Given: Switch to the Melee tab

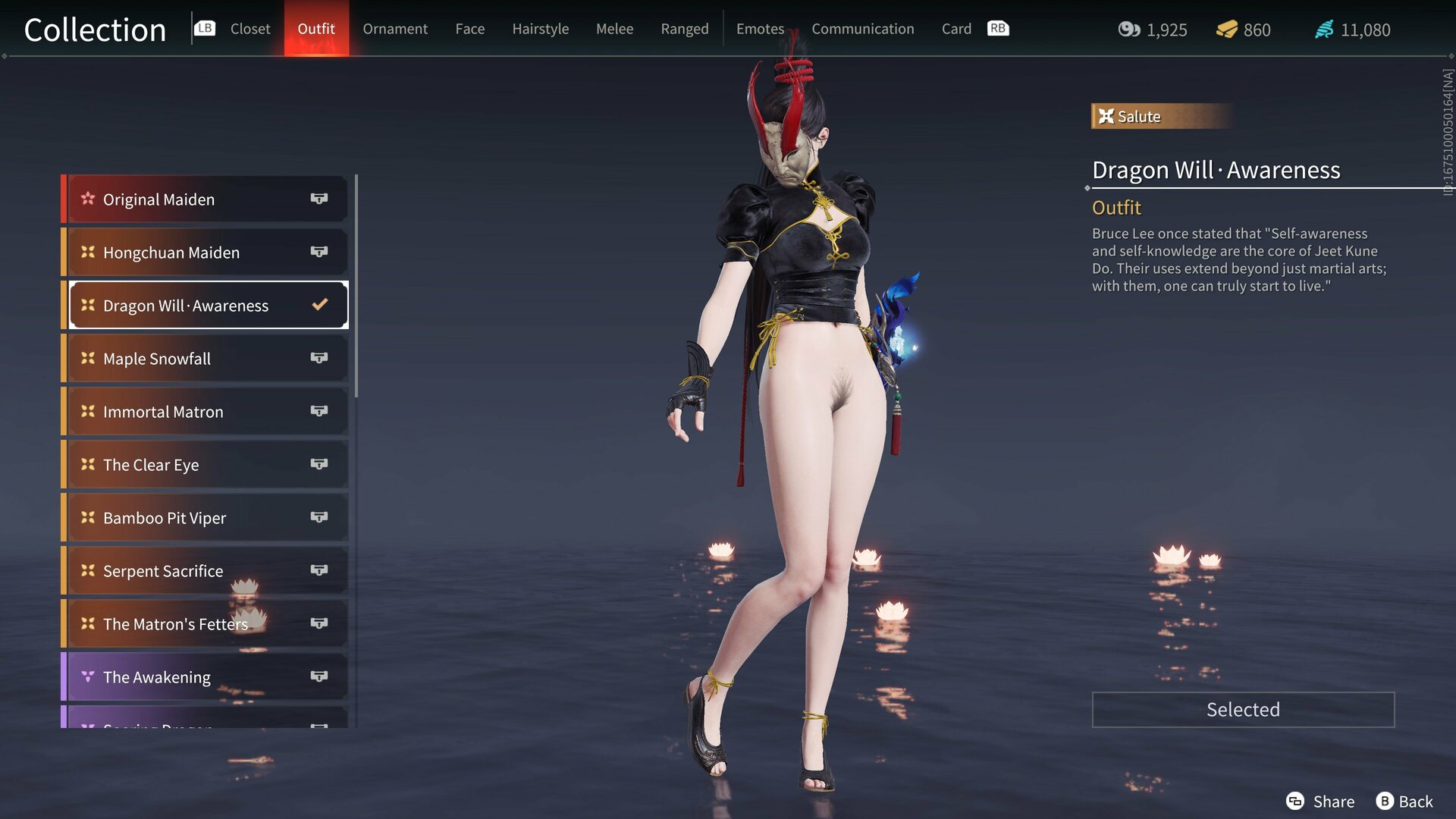Looking at the screenshot, I should coord(614,29).
